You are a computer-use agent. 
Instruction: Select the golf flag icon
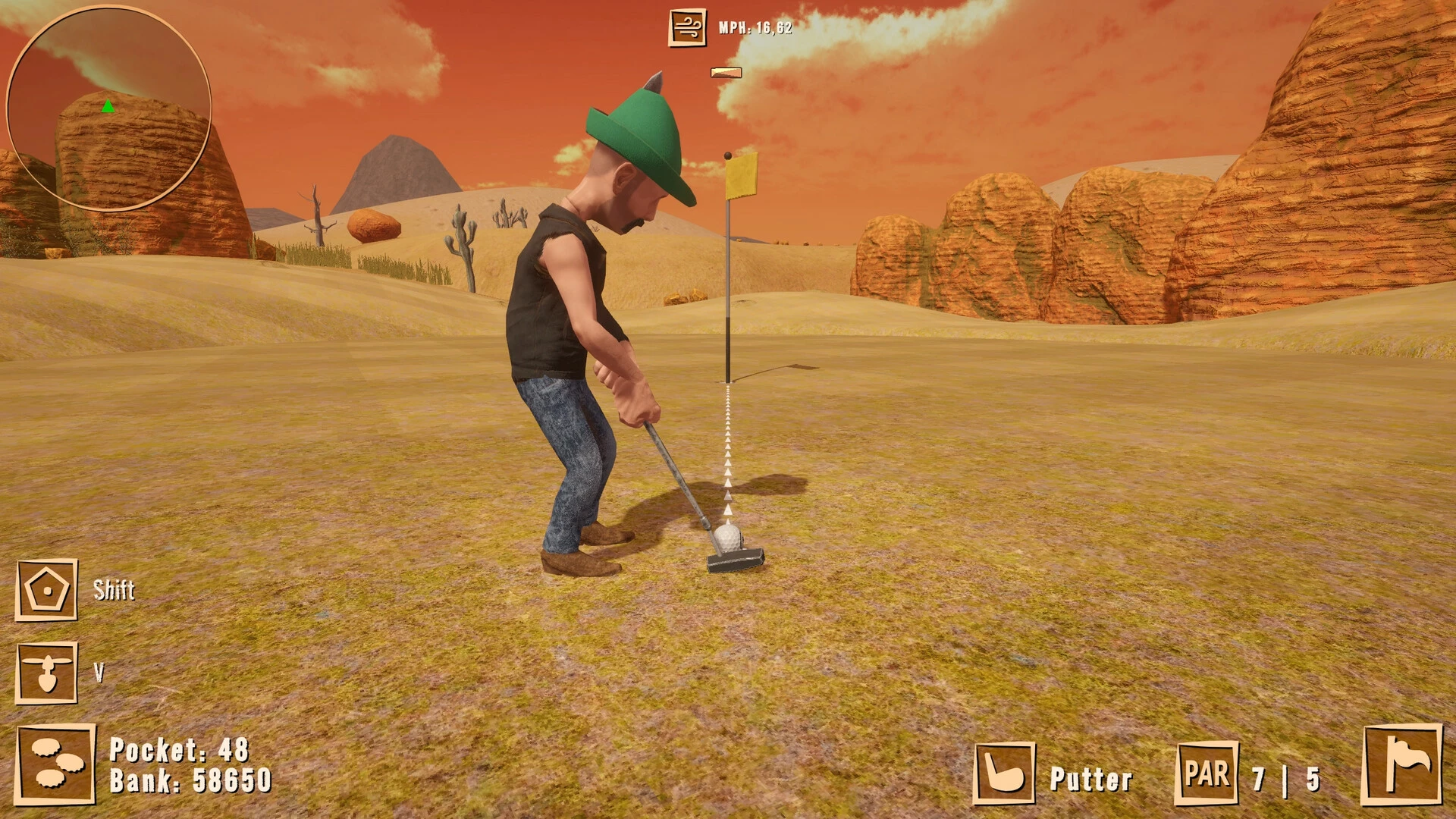point(1401,764)
